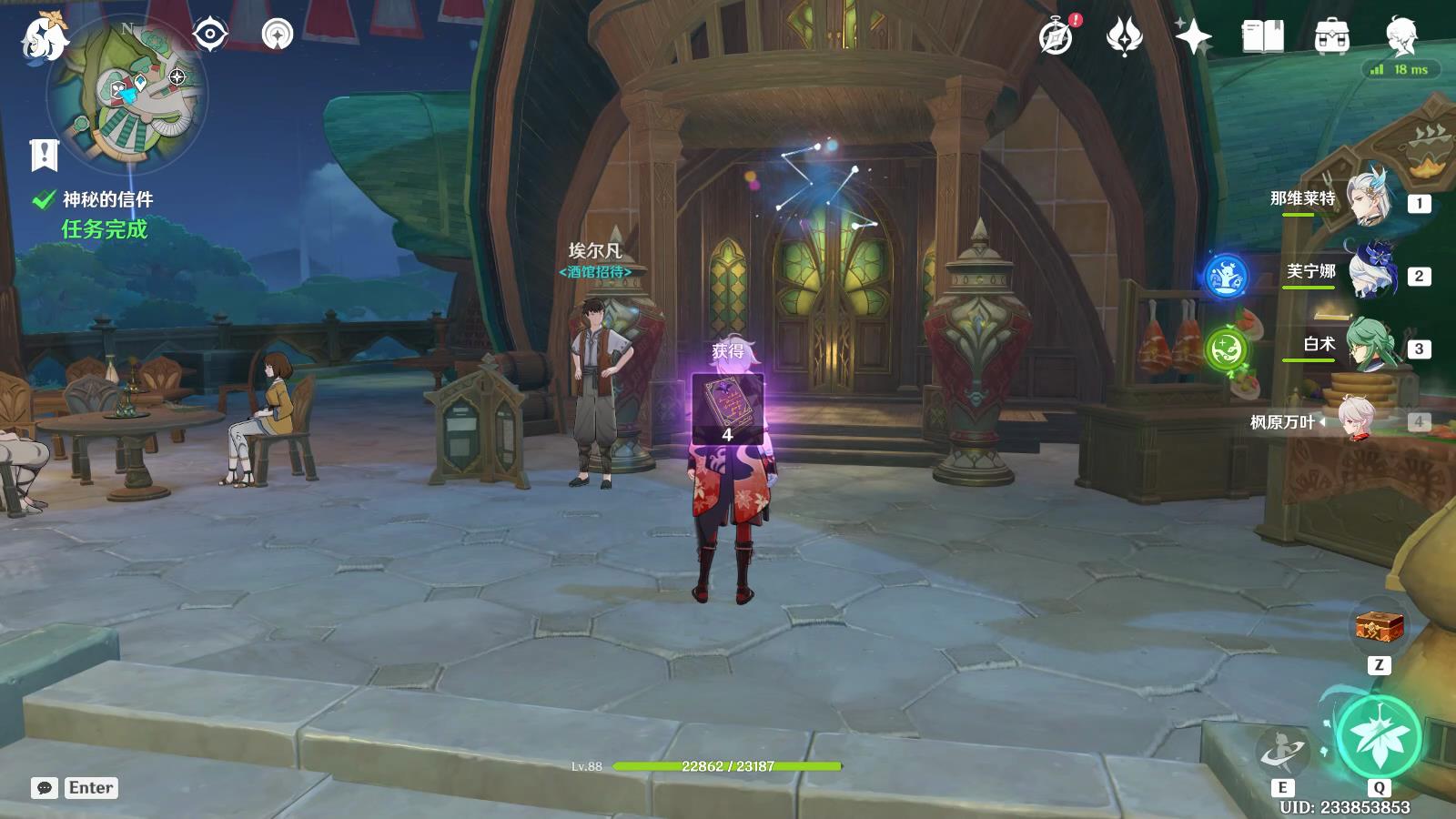Screen dimensions: 1456x819
Task: Click the eye-shaped icon beside minimap
Action: 210,35
